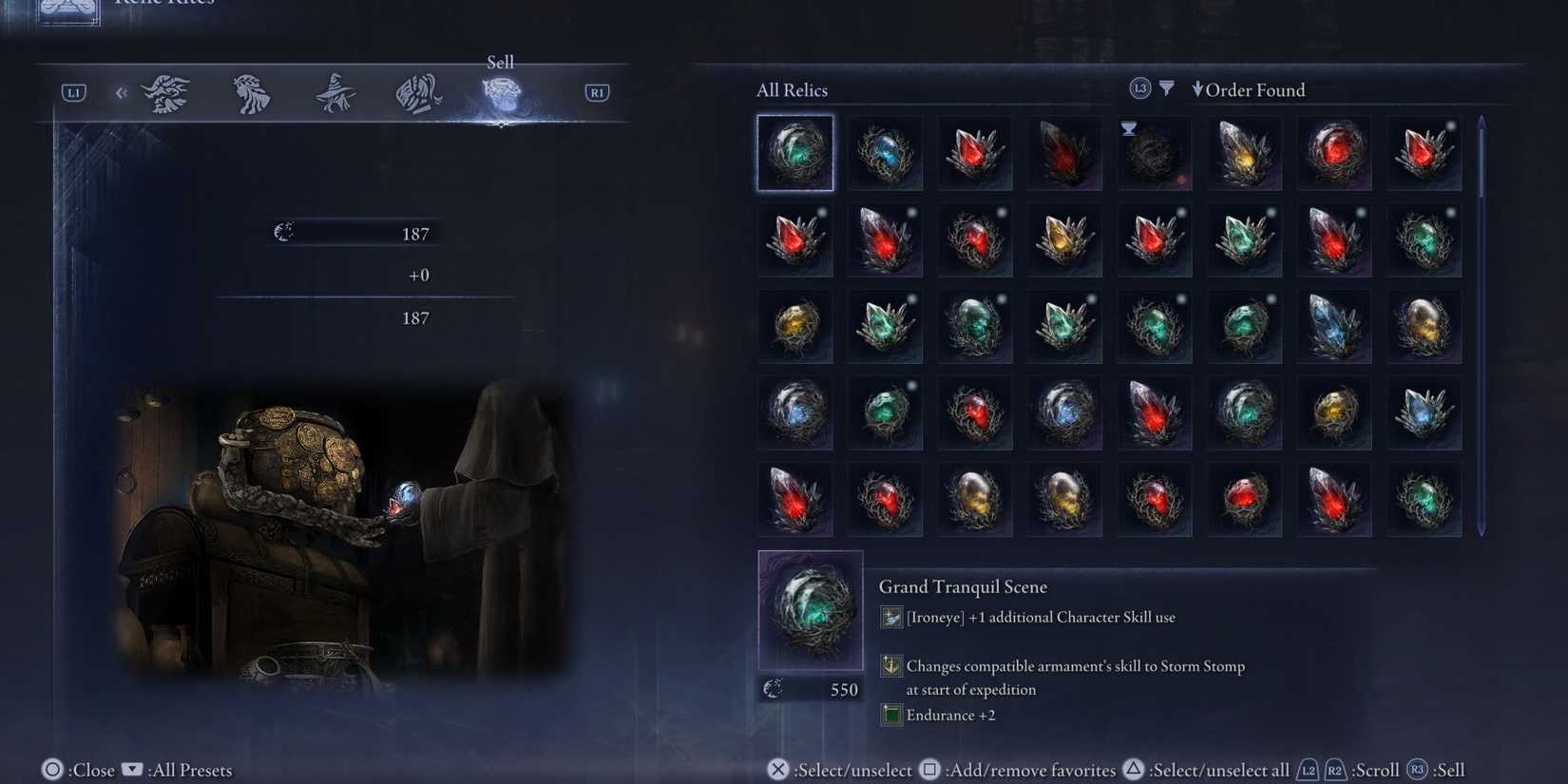The width and height of the screenshot is (1568, 784).
Task: Select the witch-hat Recluse character icon
Action: point(334,91)
